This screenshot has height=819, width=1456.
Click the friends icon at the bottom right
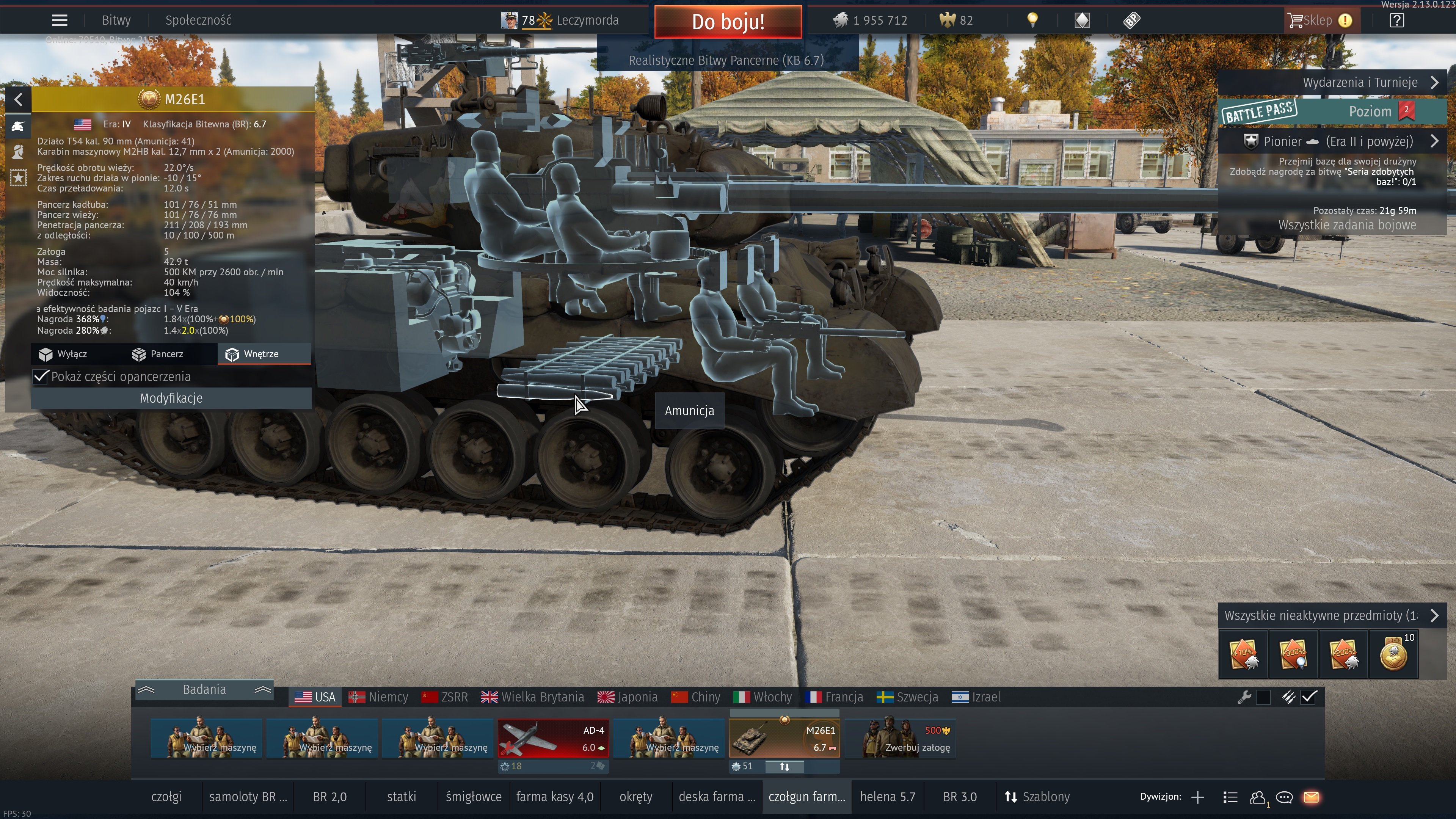[1258, 797]
